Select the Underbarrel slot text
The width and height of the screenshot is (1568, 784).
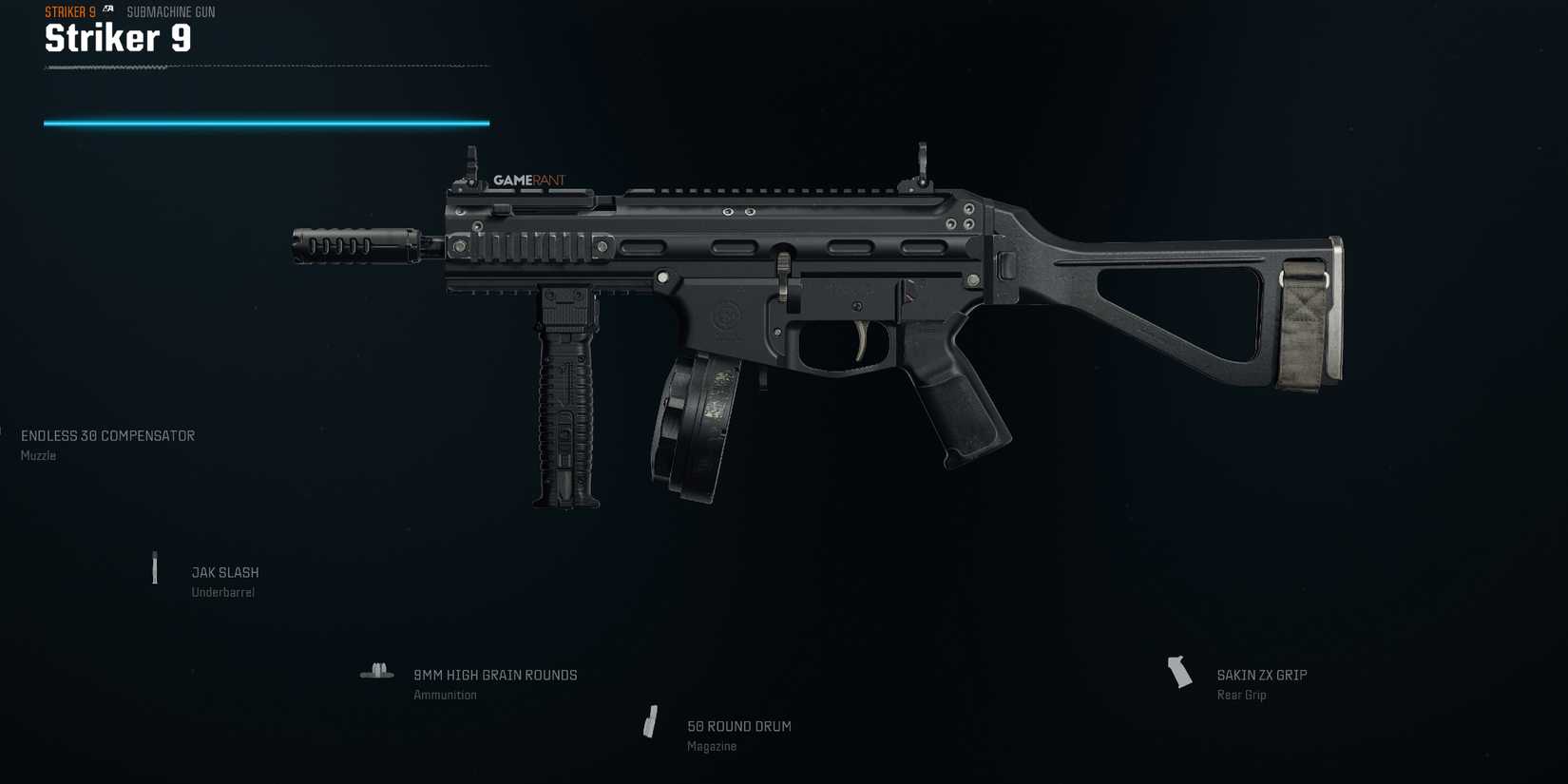(x=225, y=591)
